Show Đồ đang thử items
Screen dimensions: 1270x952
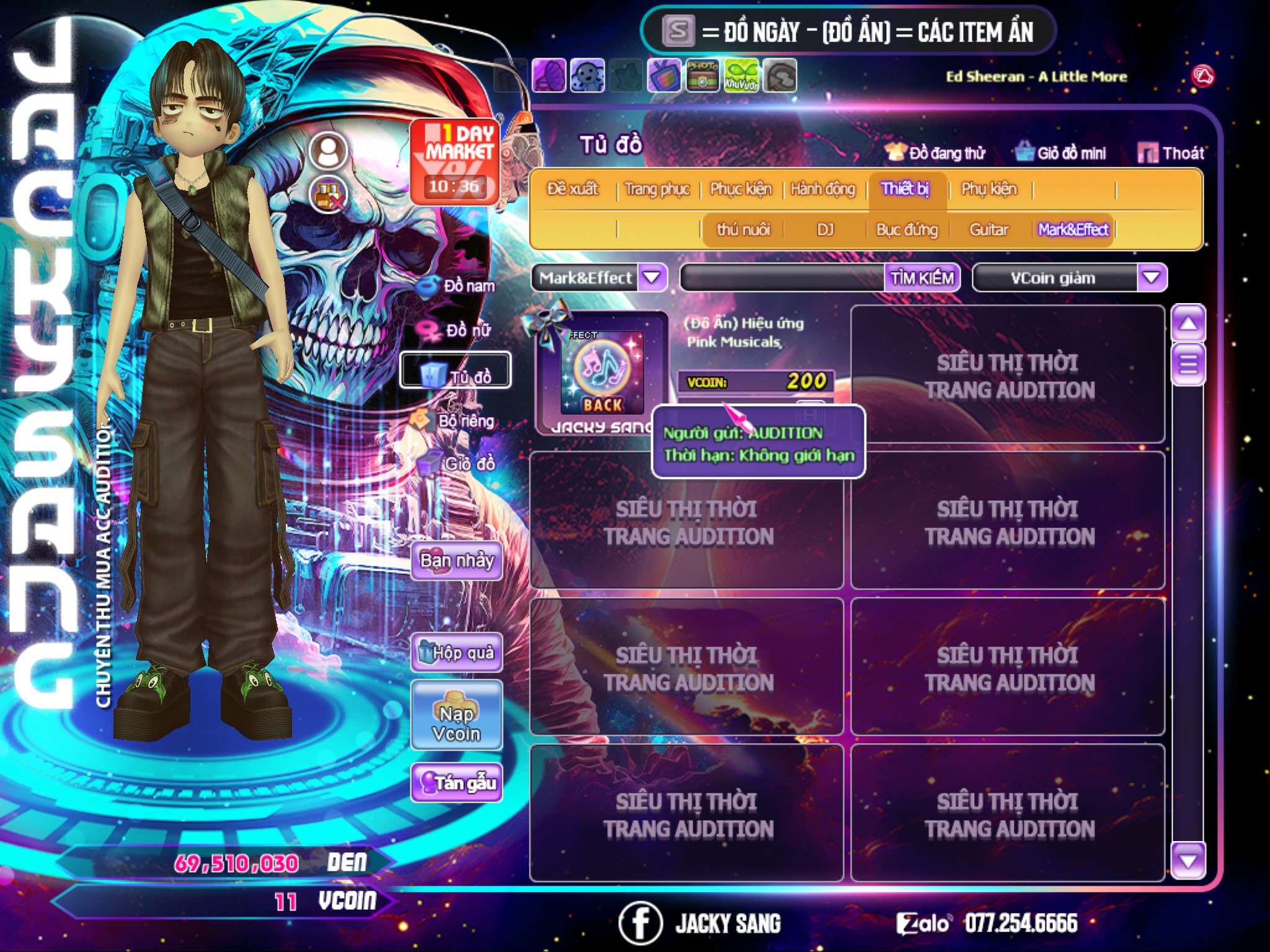coord(935,153)
